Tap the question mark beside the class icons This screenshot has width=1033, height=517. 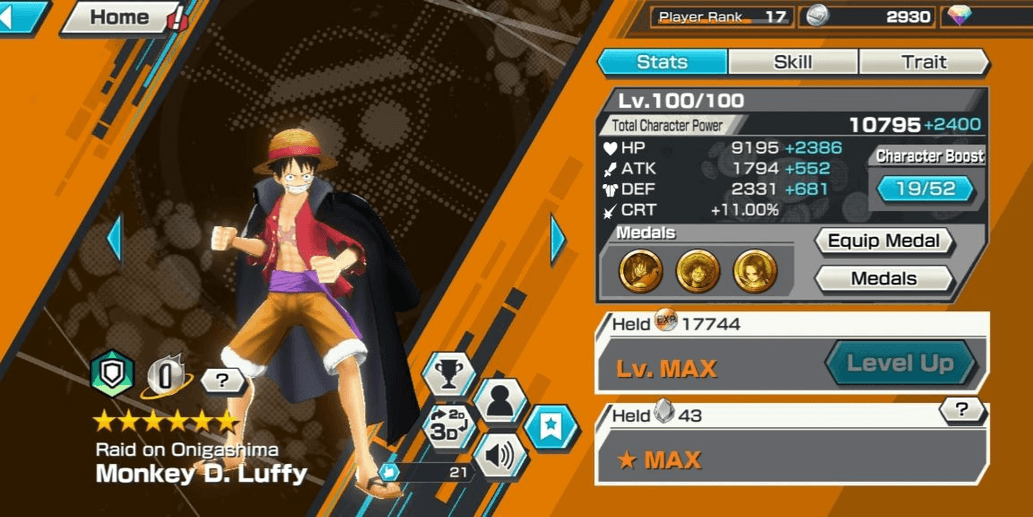[x=222, y=380]
